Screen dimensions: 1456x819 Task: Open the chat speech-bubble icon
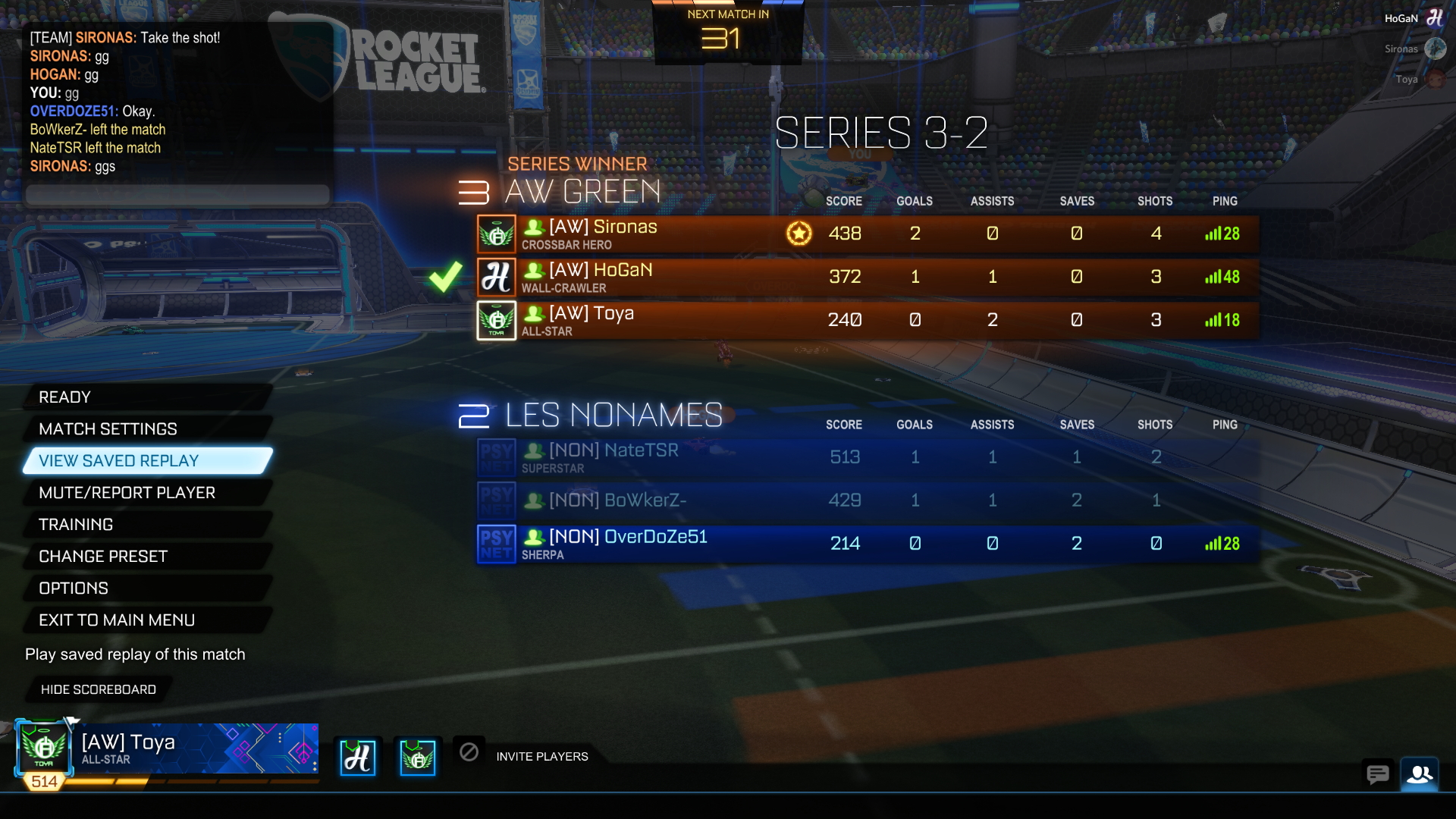pos(1377,774)
